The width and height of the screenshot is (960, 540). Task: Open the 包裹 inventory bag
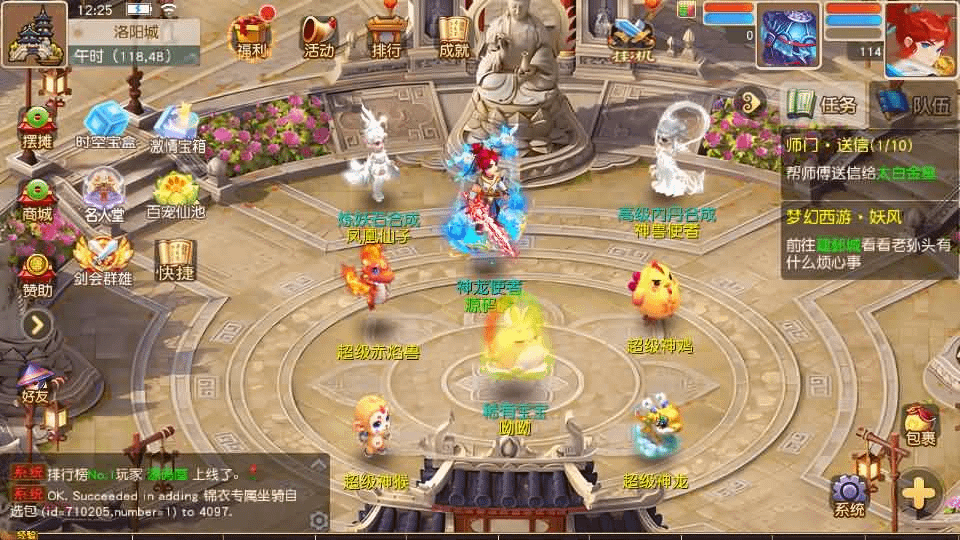(x=920, y=424)
